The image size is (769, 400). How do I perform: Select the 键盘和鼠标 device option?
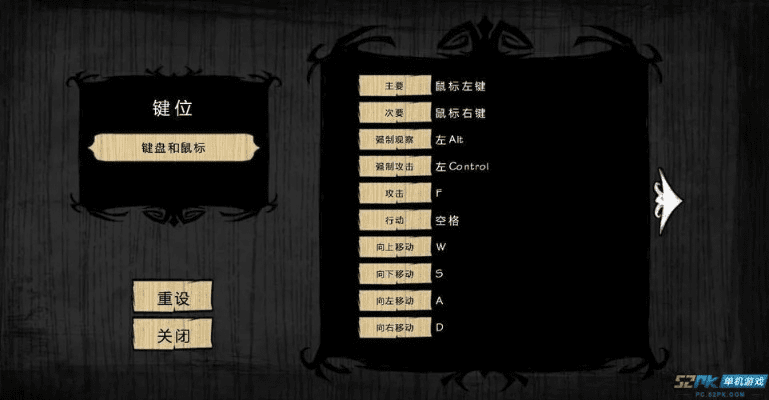pos(173,147)
